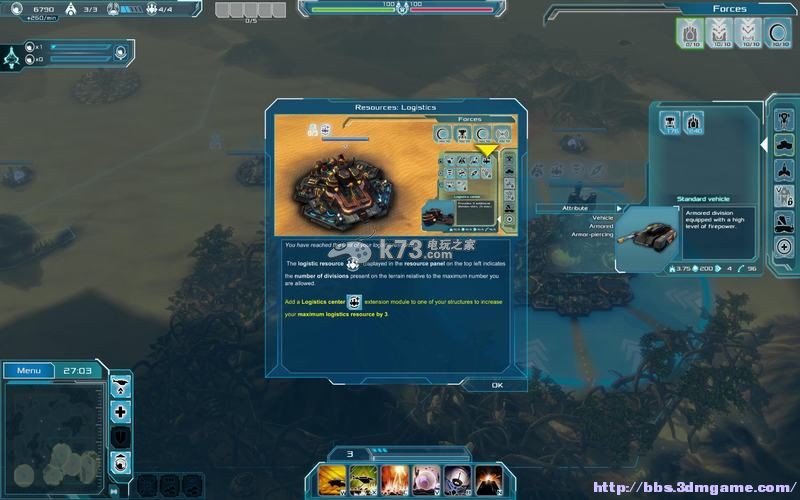Pick the locked unit category icon

coord(784,195)
